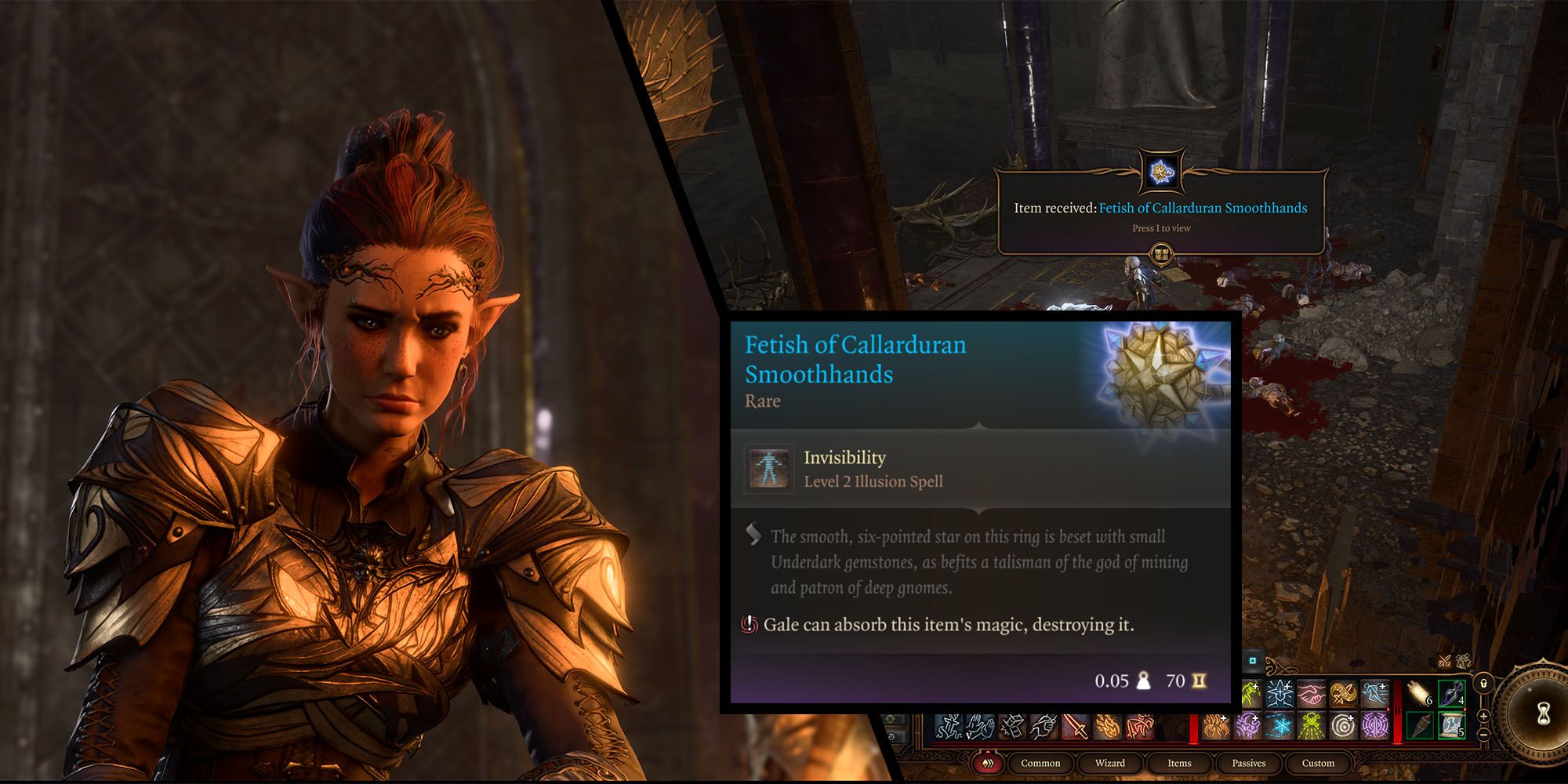1568x784 pixels.
Task: Activate the red sword main-hand attack
Action: click(1076, 727)
